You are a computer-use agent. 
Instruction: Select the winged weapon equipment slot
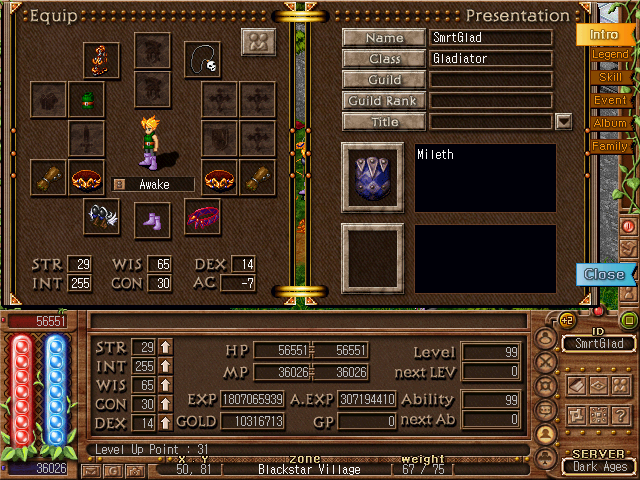[102, 216]
